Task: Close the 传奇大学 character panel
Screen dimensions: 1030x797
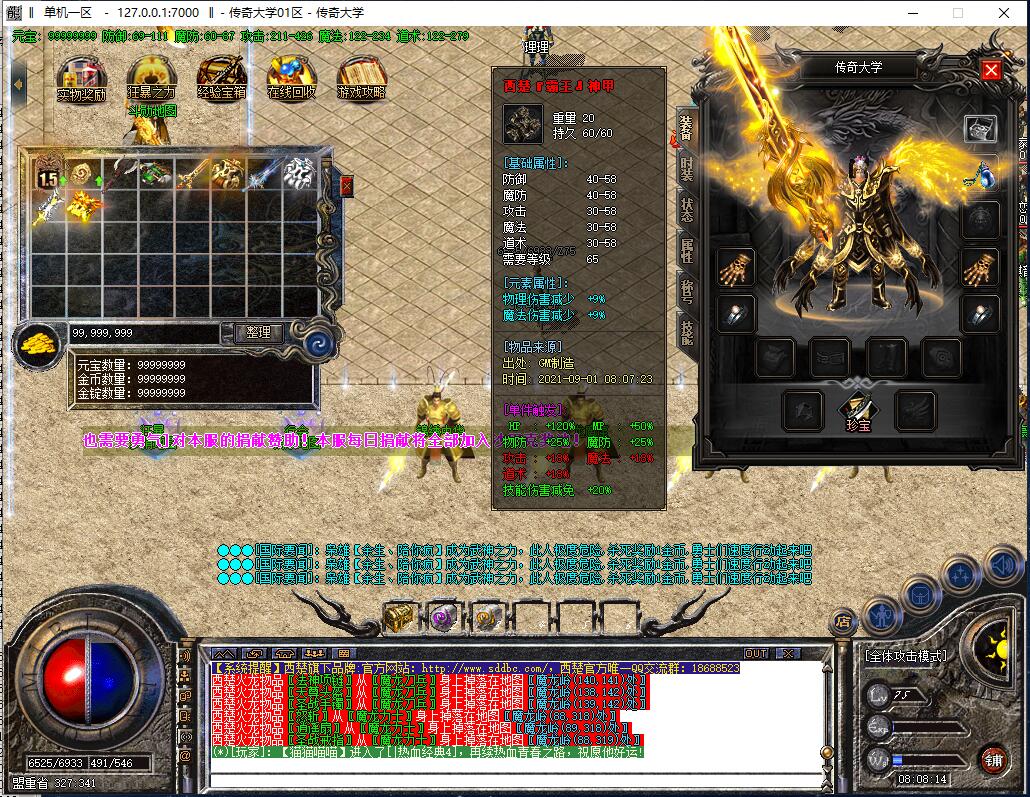Action: 991,69
